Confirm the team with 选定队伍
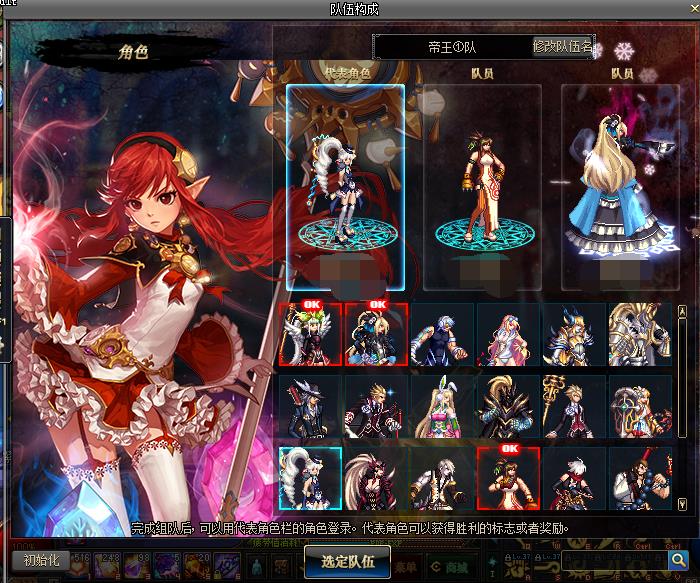 pos(347,561)
